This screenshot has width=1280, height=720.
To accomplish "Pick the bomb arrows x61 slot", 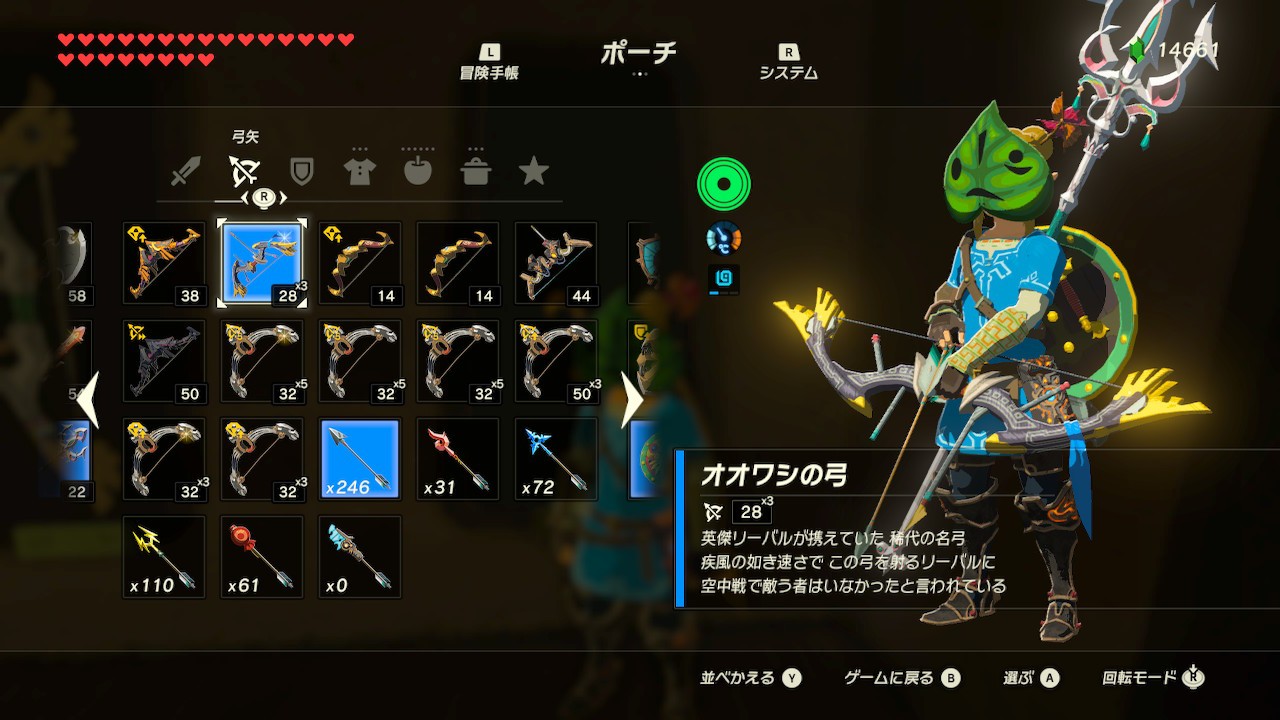I will click(x=261, y=557).
